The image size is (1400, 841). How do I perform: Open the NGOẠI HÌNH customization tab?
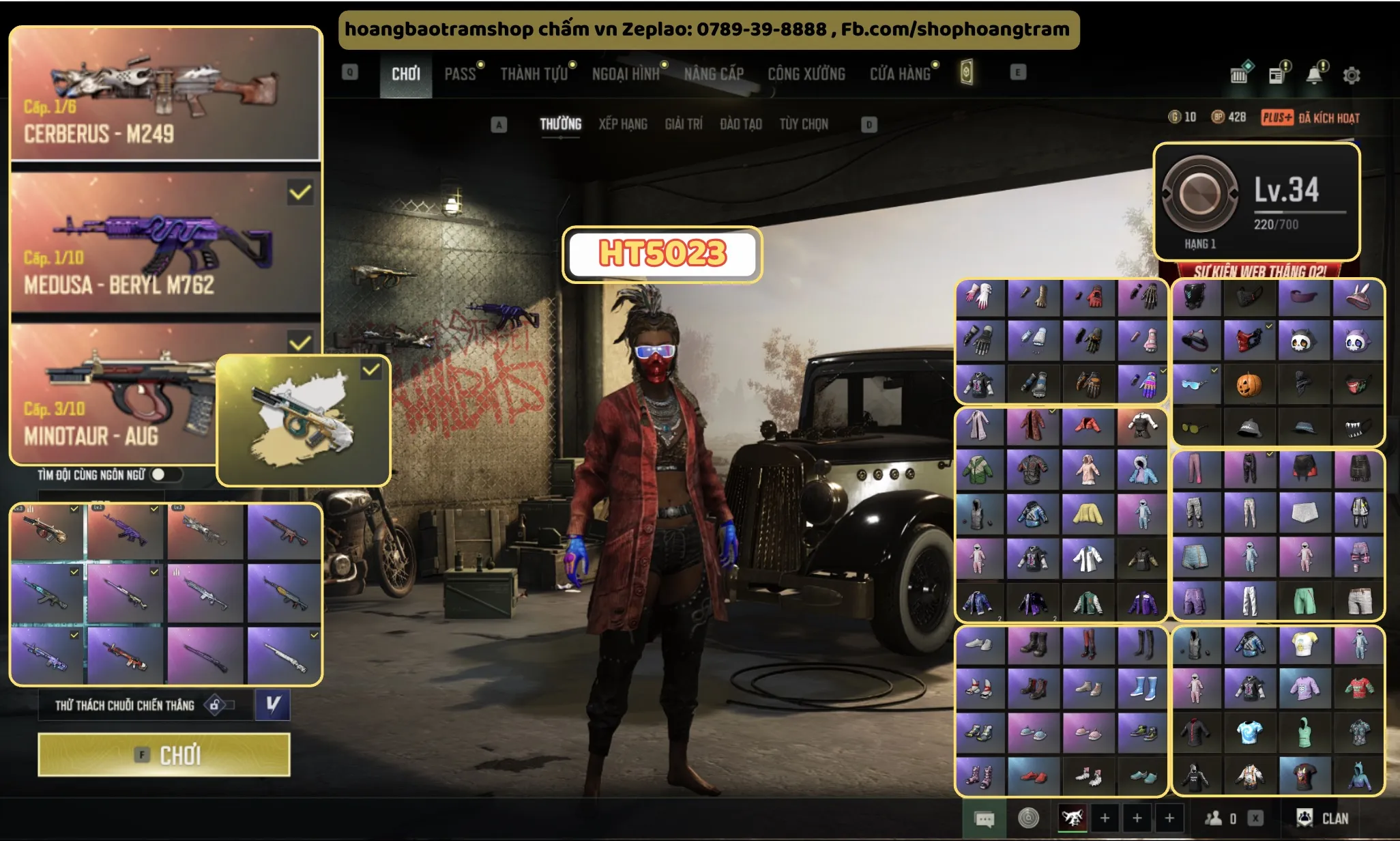[x=625, y=74]
